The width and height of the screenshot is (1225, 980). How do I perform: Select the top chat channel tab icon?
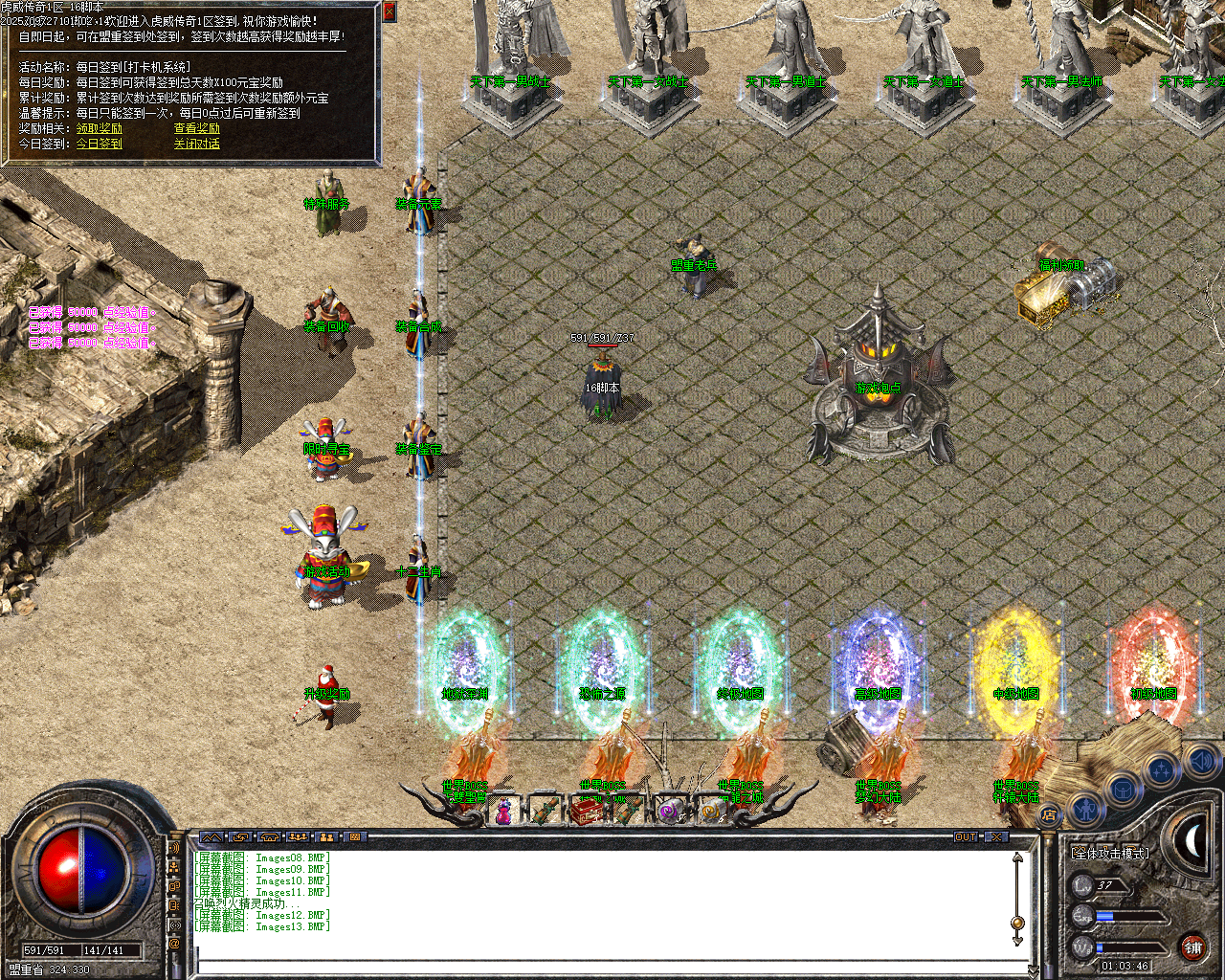(x=175, y=847)
